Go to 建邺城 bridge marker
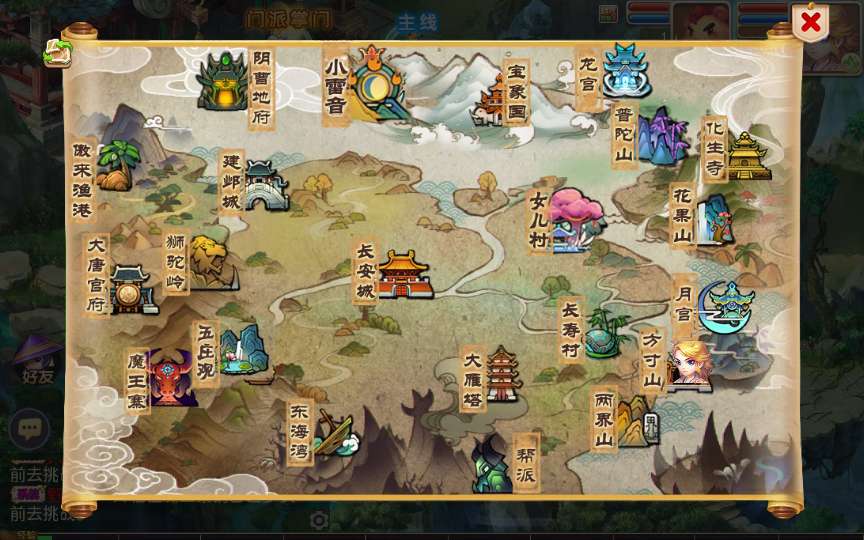 click(264, 185)
